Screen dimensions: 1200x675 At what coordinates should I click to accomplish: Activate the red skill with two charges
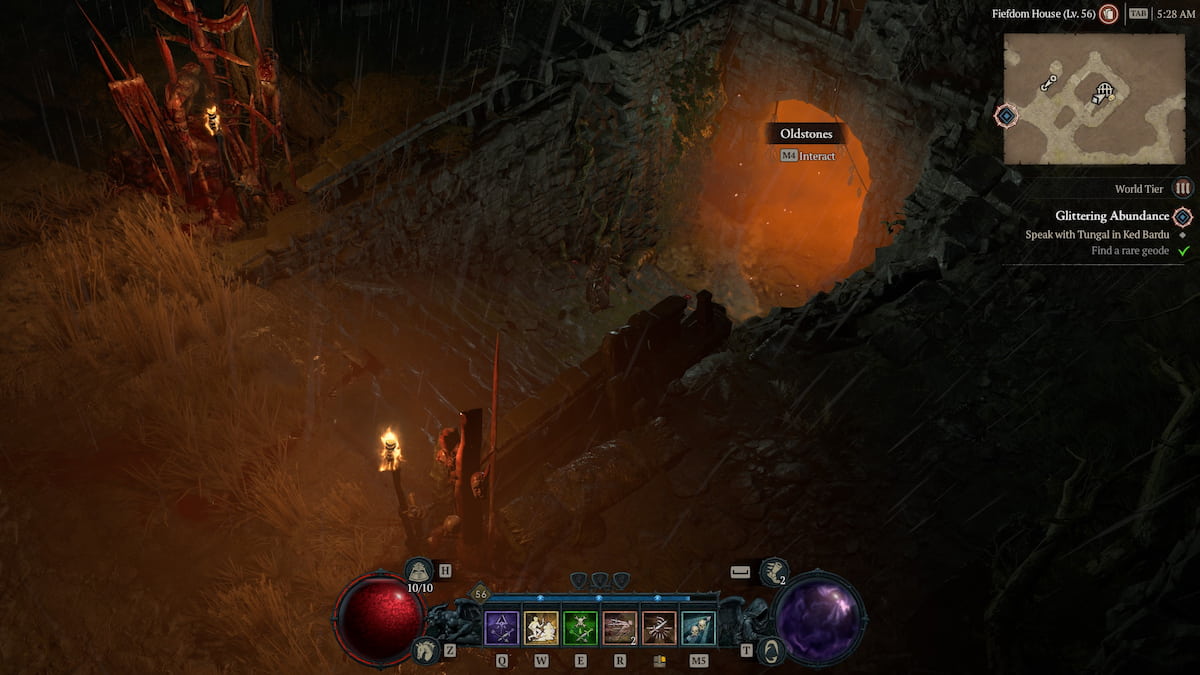619,628
